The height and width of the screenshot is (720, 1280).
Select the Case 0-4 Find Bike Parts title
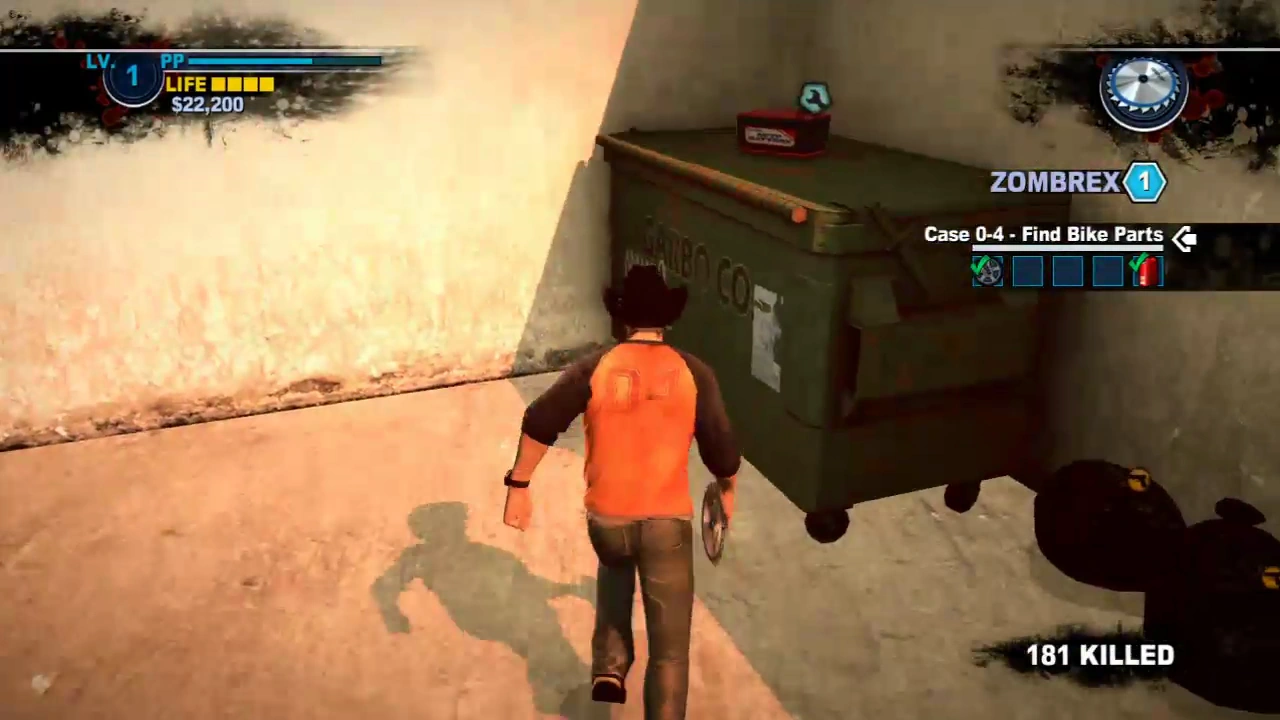click(1043, 234)
